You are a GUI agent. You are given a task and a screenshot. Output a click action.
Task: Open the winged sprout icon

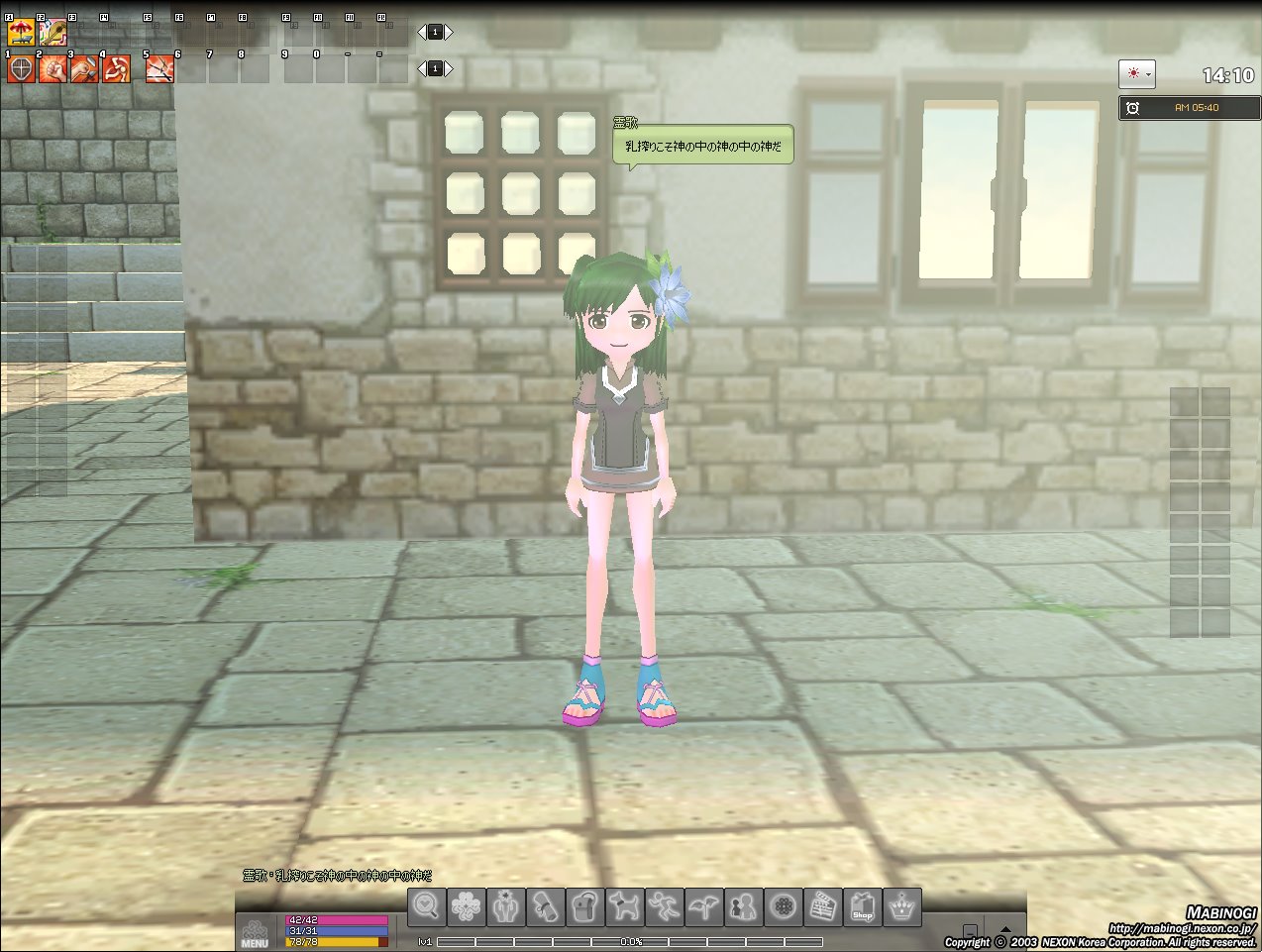[x=704, y=906]
